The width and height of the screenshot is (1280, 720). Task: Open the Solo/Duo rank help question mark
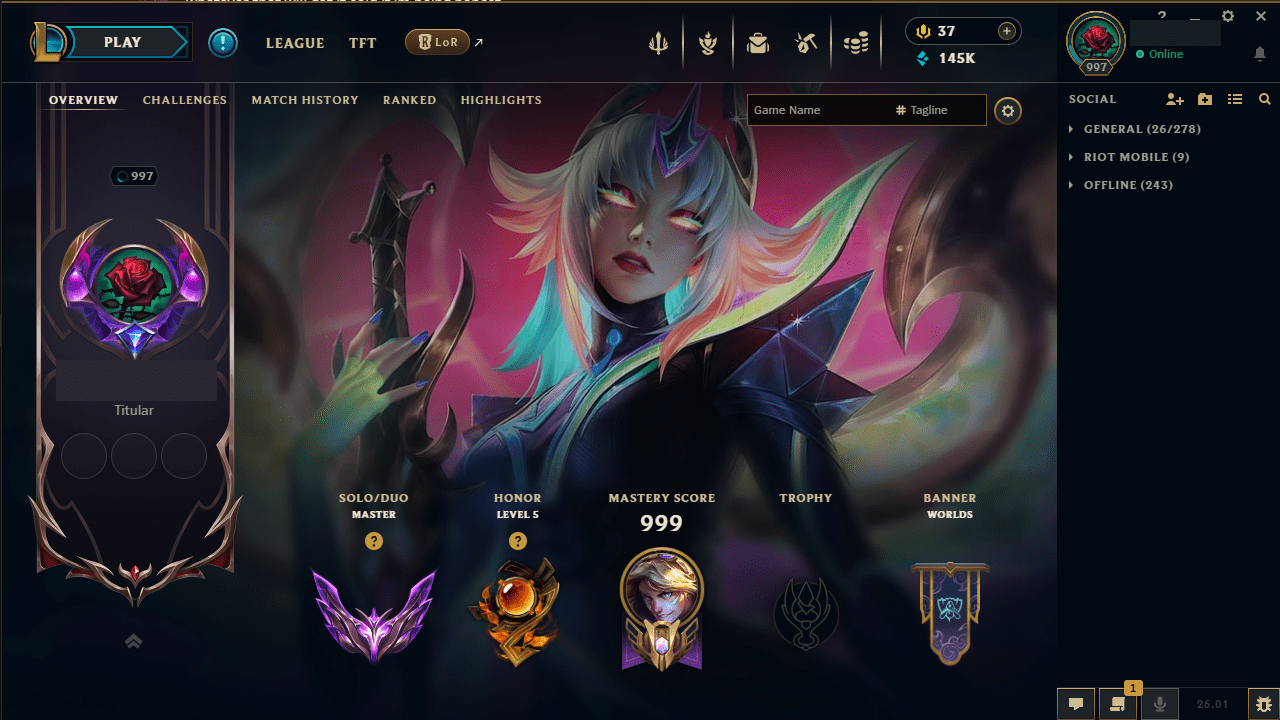pyautogui.click(x=373, y=541)
